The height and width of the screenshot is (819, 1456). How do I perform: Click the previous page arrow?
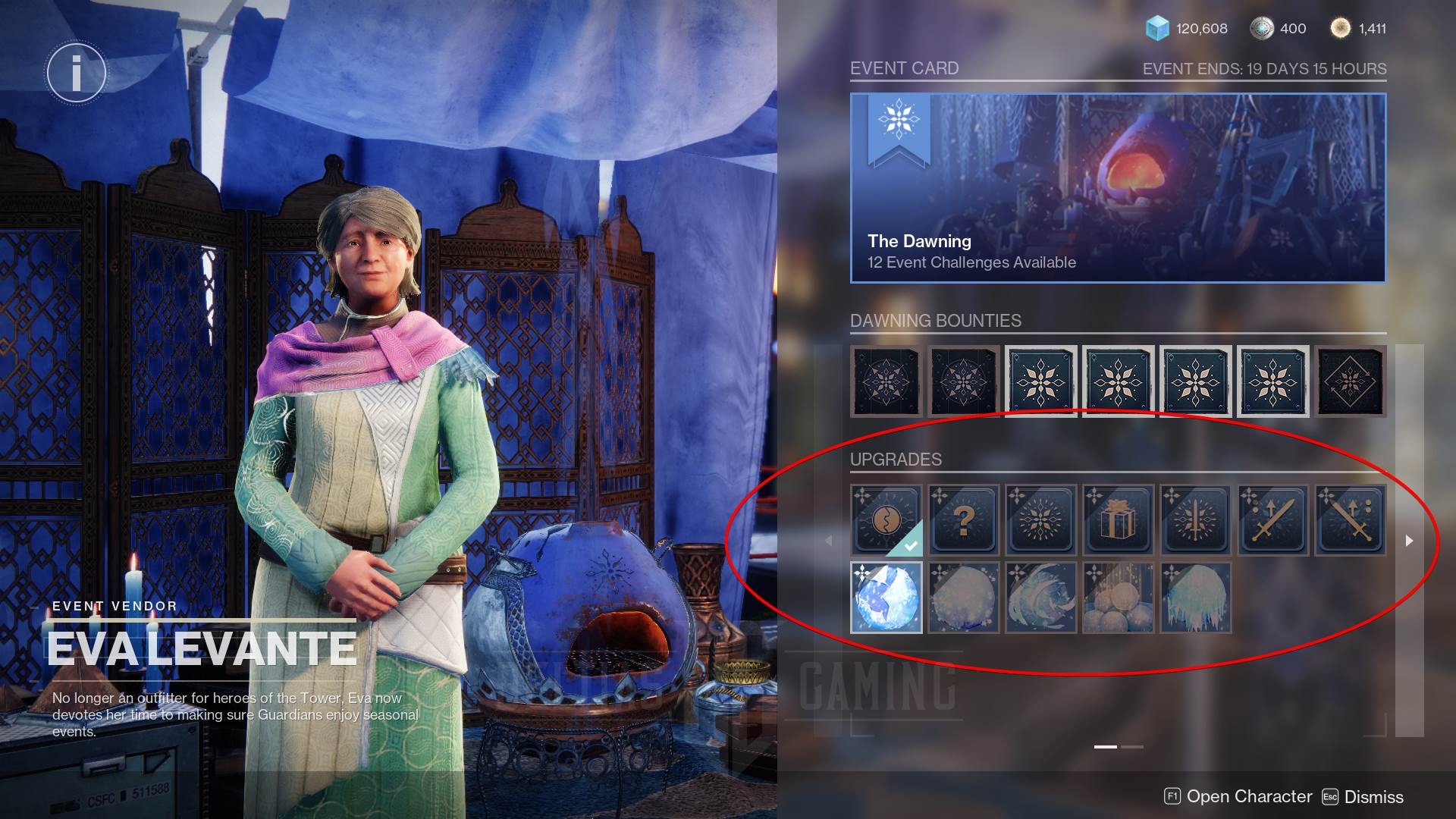point(828,541)
